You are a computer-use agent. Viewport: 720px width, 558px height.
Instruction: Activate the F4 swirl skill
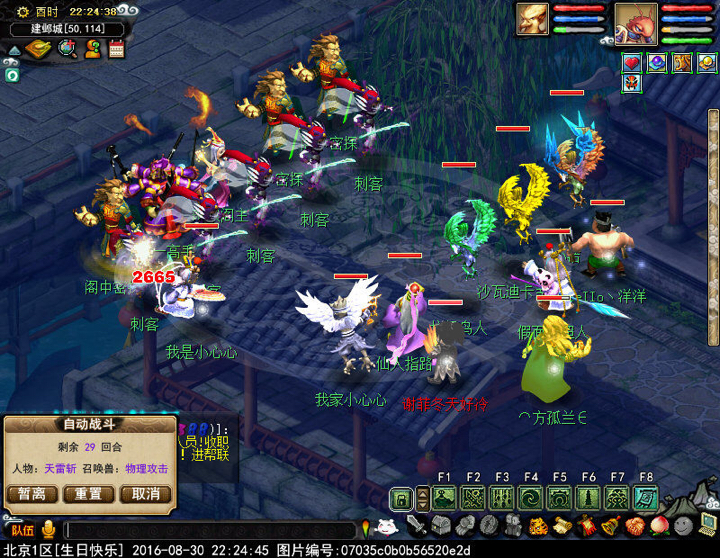[531, 498]
